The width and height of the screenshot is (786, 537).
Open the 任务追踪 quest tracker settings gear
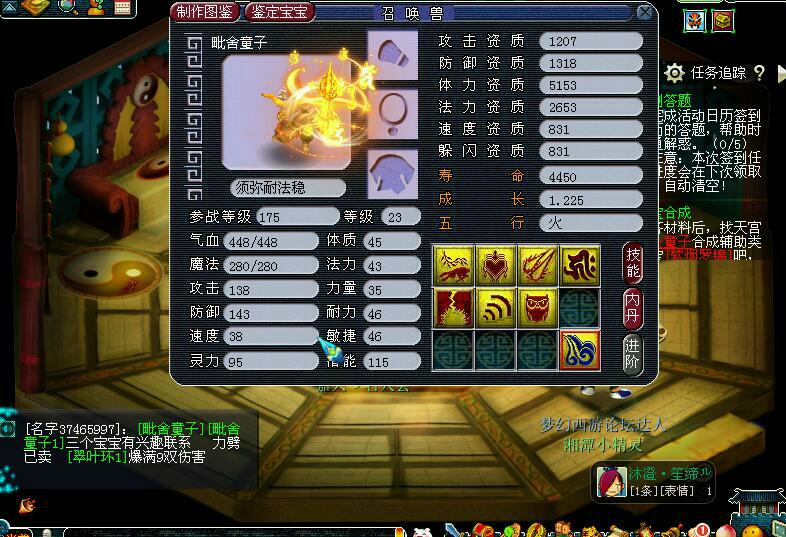675,73
